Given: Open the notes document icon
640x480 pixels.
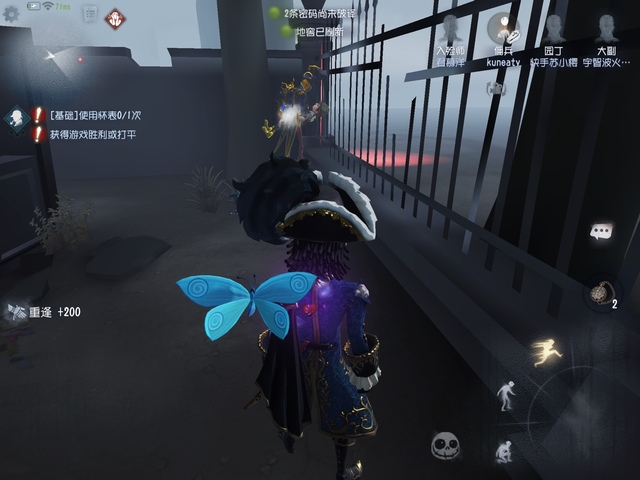Looking at the screenshot, I should [x=89, y=15].
